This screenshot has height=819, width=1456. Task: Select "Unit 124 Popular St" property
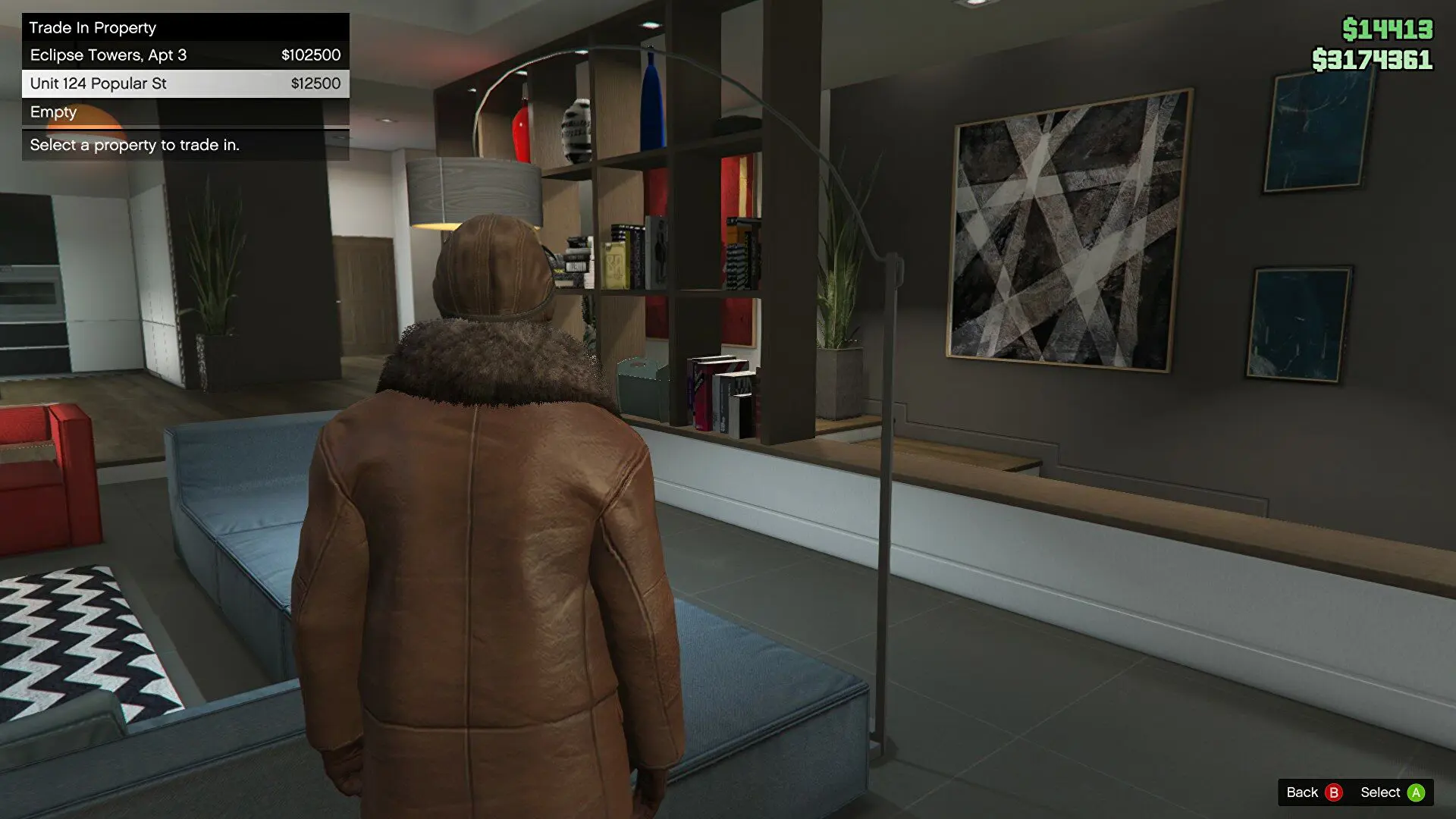point(98,83)
